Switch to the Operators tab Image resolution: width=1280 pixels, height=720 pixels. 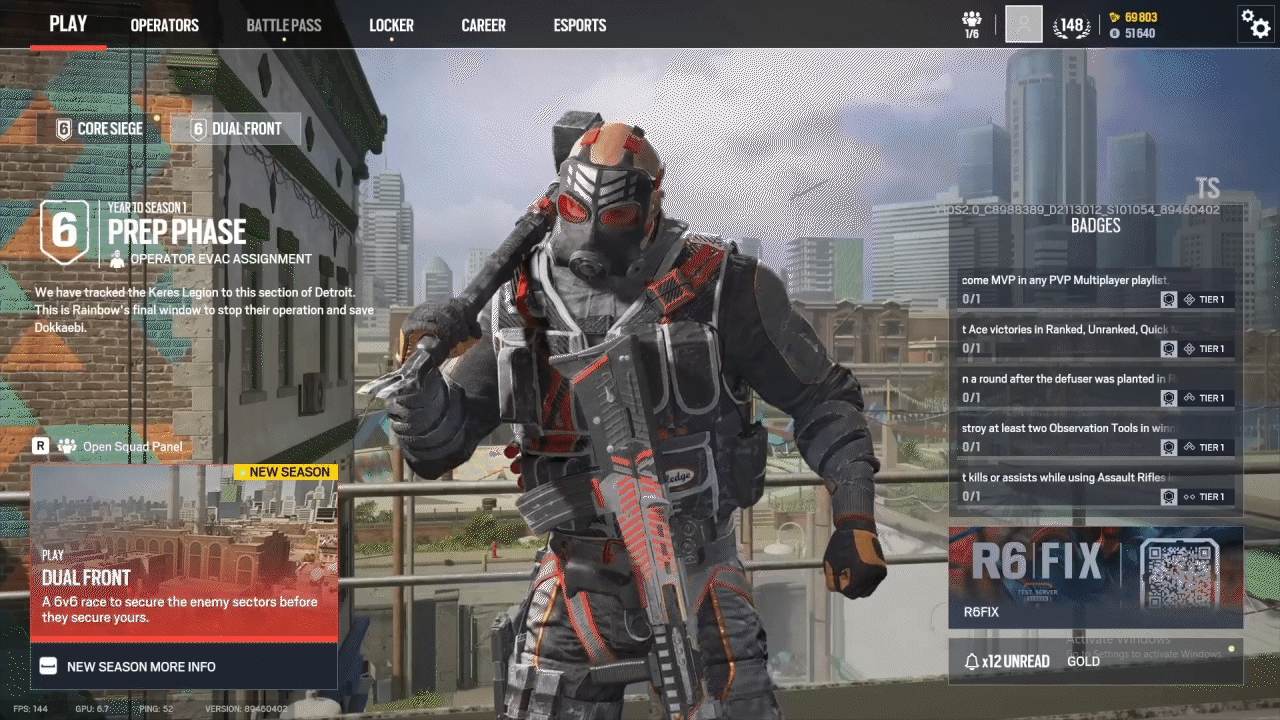164,25
